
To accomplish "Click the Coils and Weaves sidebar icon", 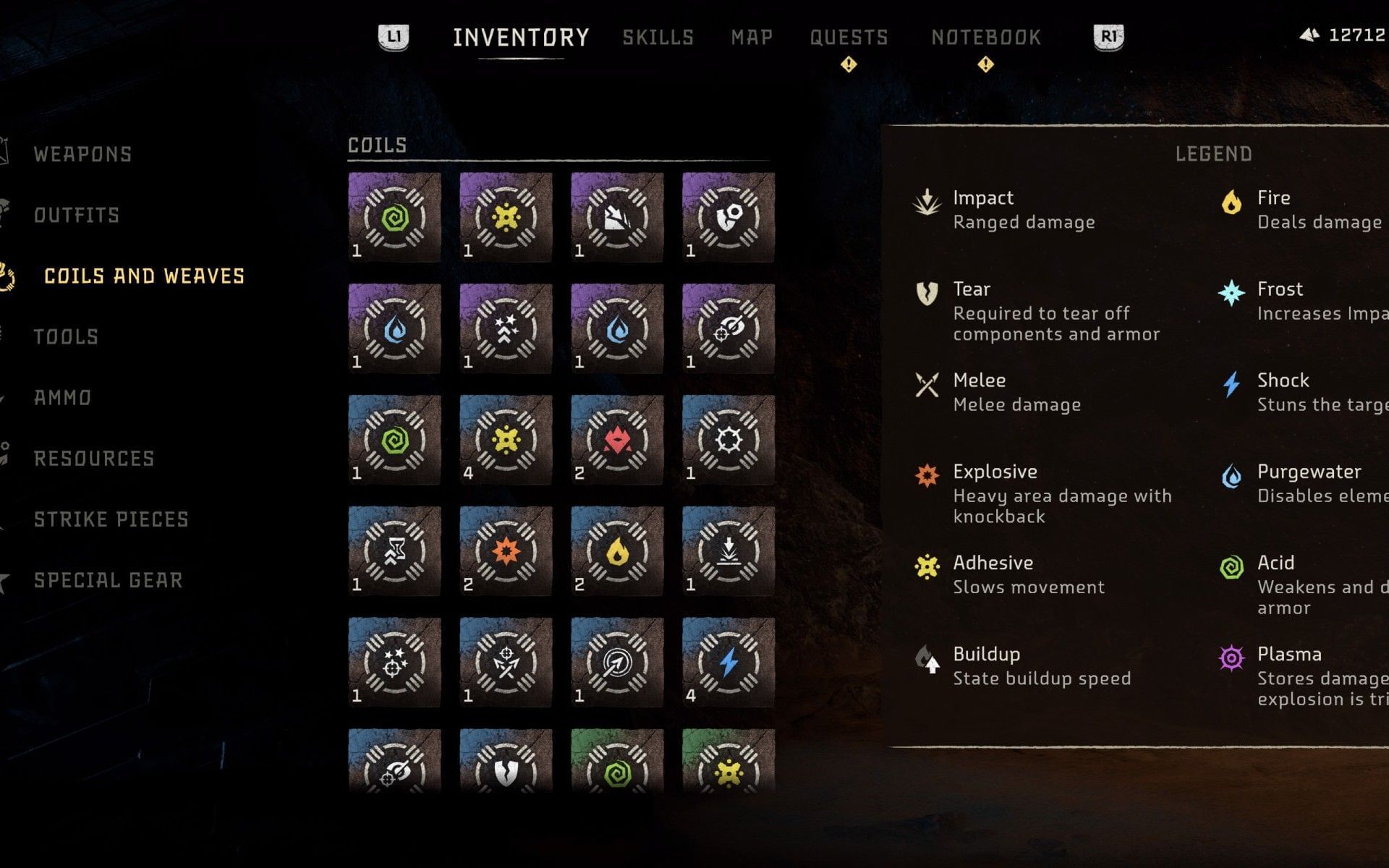I will [x=9, y=276].
